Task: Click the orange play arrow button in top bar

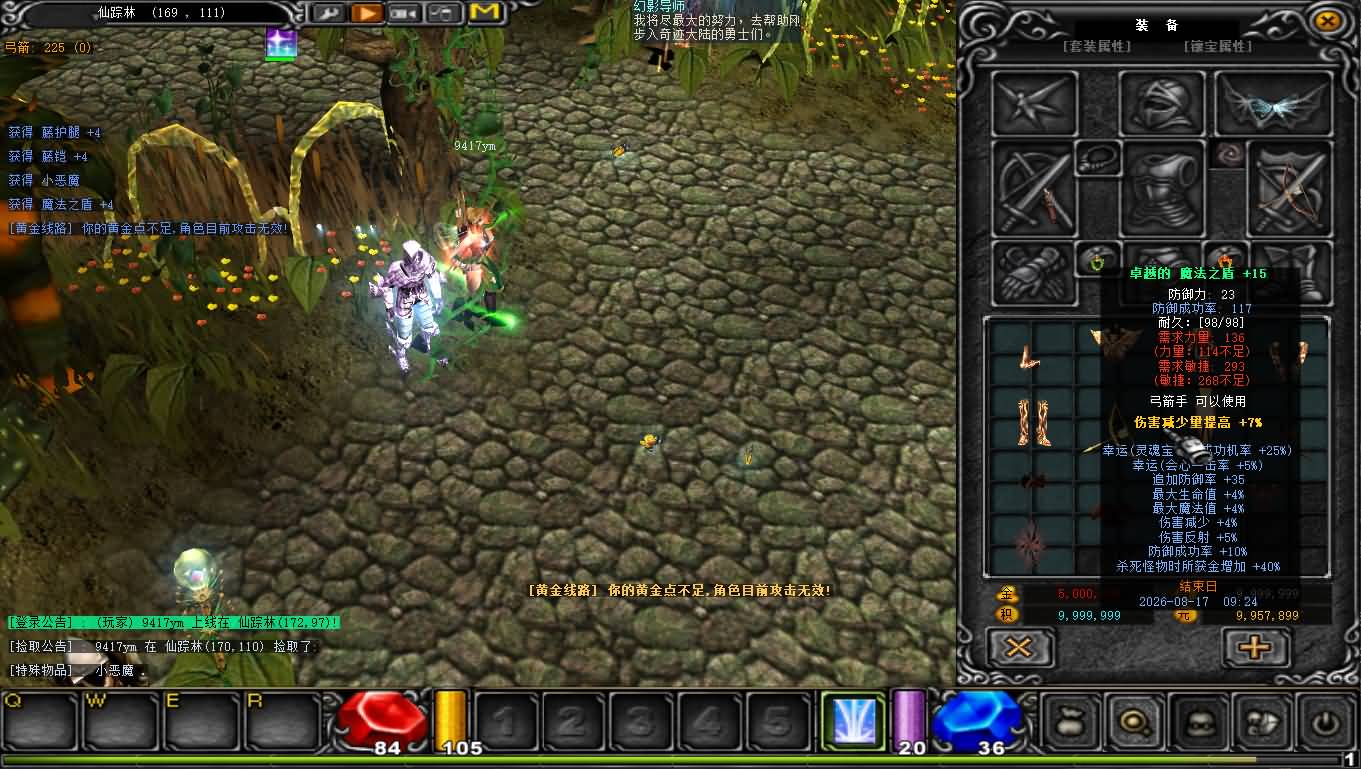Action: [x=367, y=13]
